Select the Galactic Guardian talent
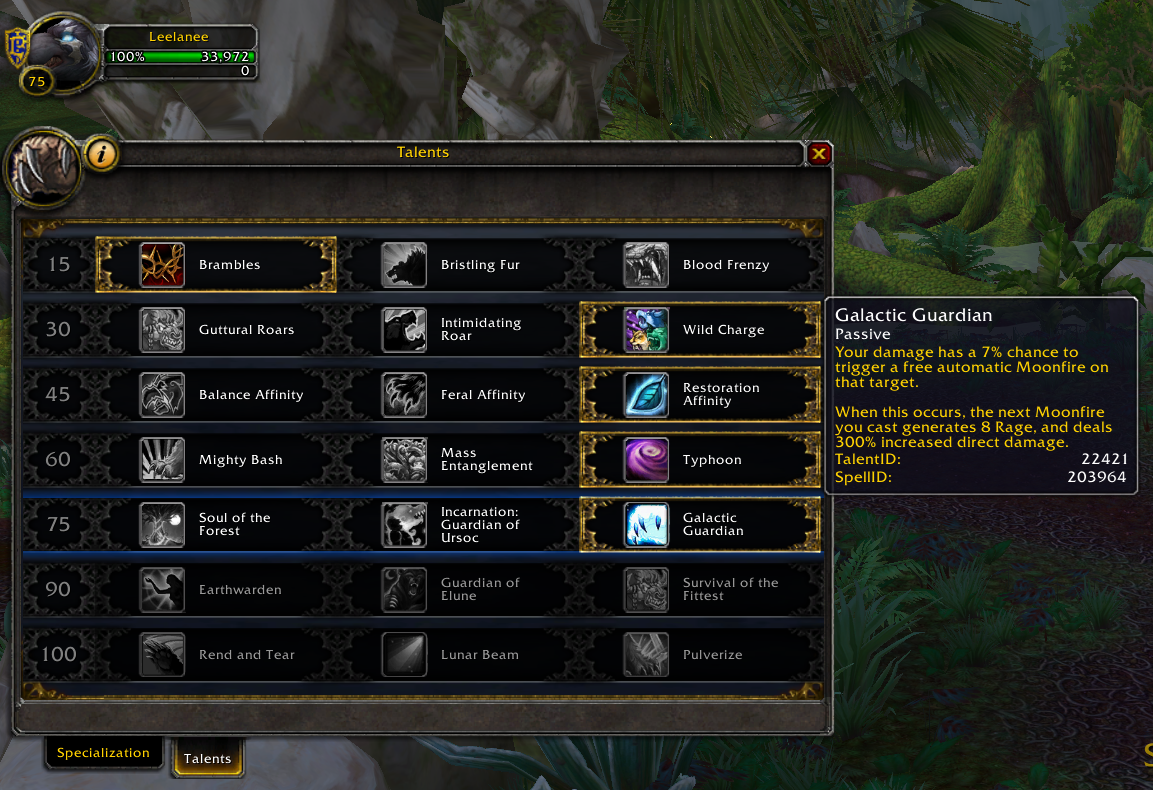The height and width of the screenshot is (790, 1153). pos(700,525)
